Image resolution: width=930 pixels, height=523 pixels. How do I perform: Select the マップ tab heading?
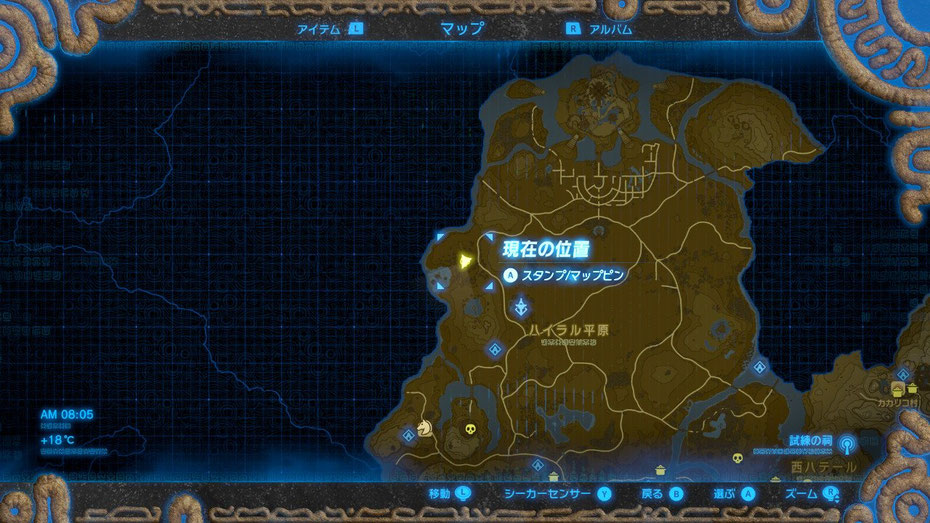pos(462,29)
